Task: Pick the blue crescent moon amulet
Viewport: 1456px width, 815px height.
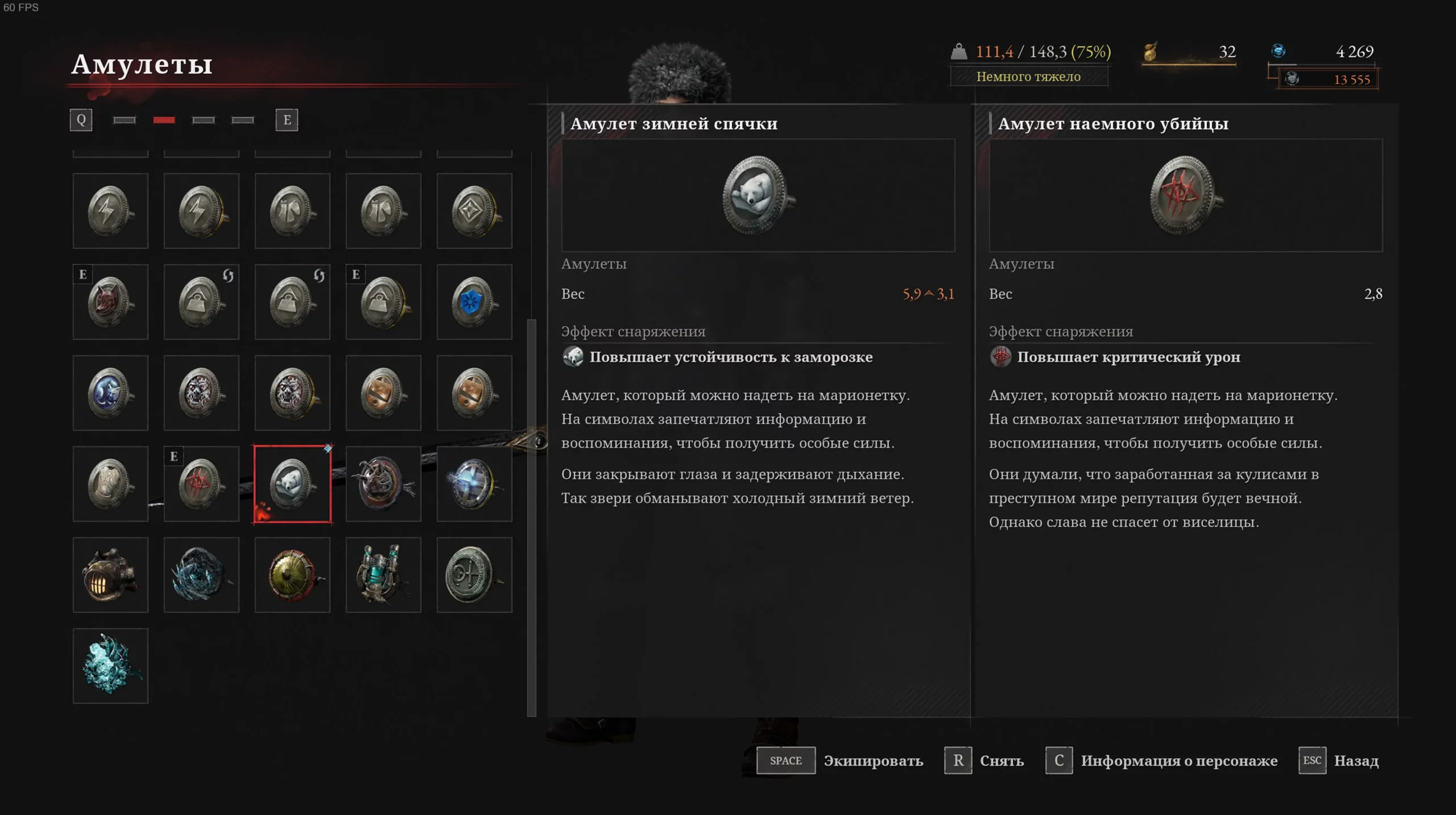Action: point(110,393)
